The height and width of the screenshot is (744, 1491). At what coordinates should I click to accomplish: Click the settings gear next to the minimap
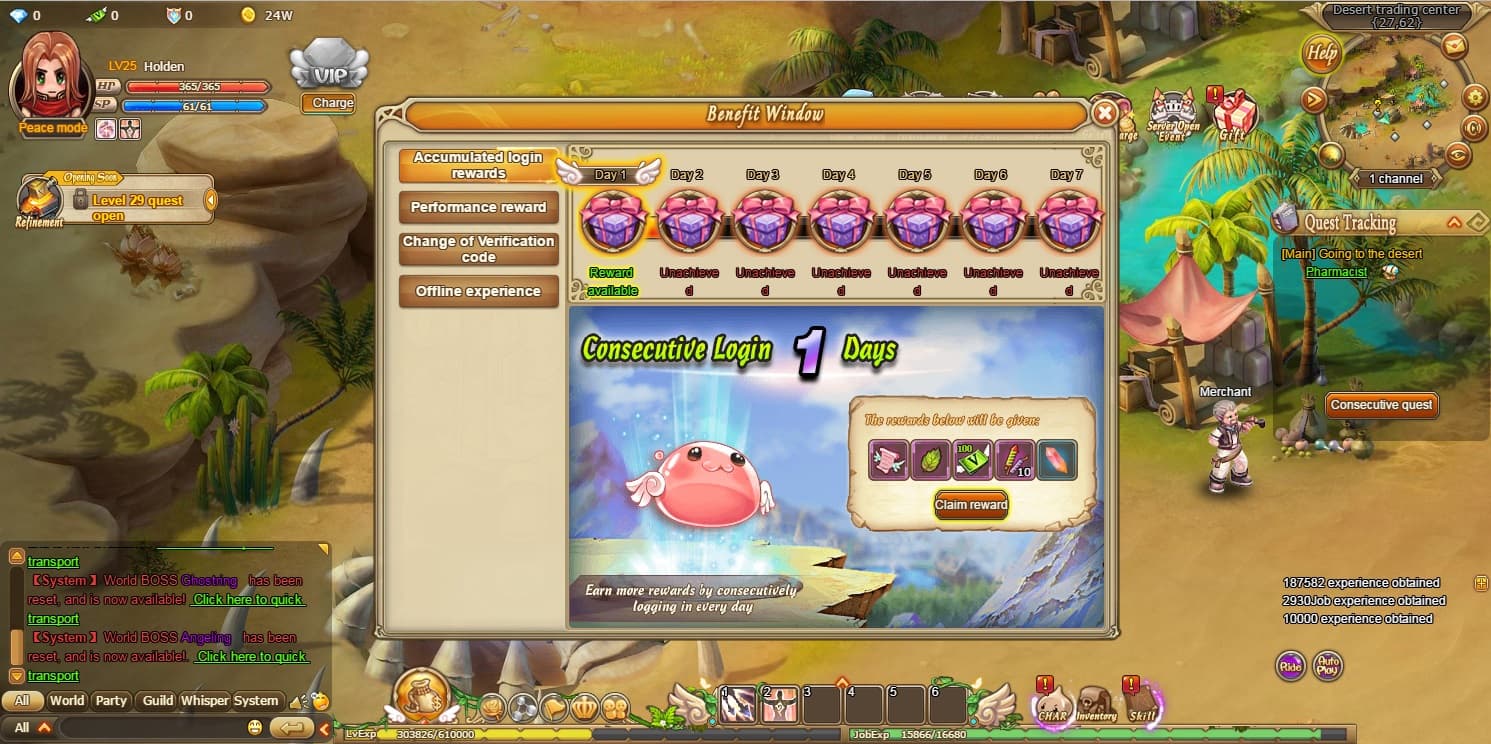pos(1474,98)
